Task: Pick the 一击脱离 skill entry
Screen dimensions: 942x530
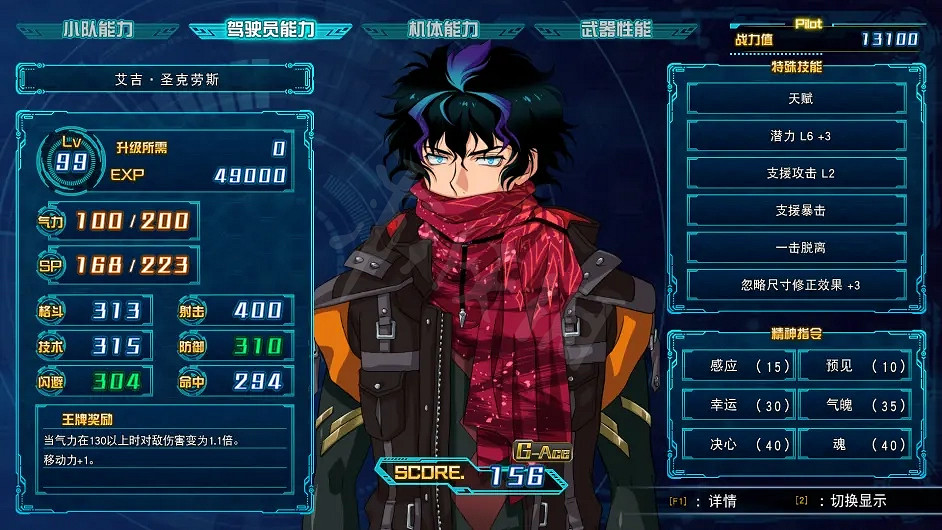Action: pyautogui.click(x=797, y=247)
